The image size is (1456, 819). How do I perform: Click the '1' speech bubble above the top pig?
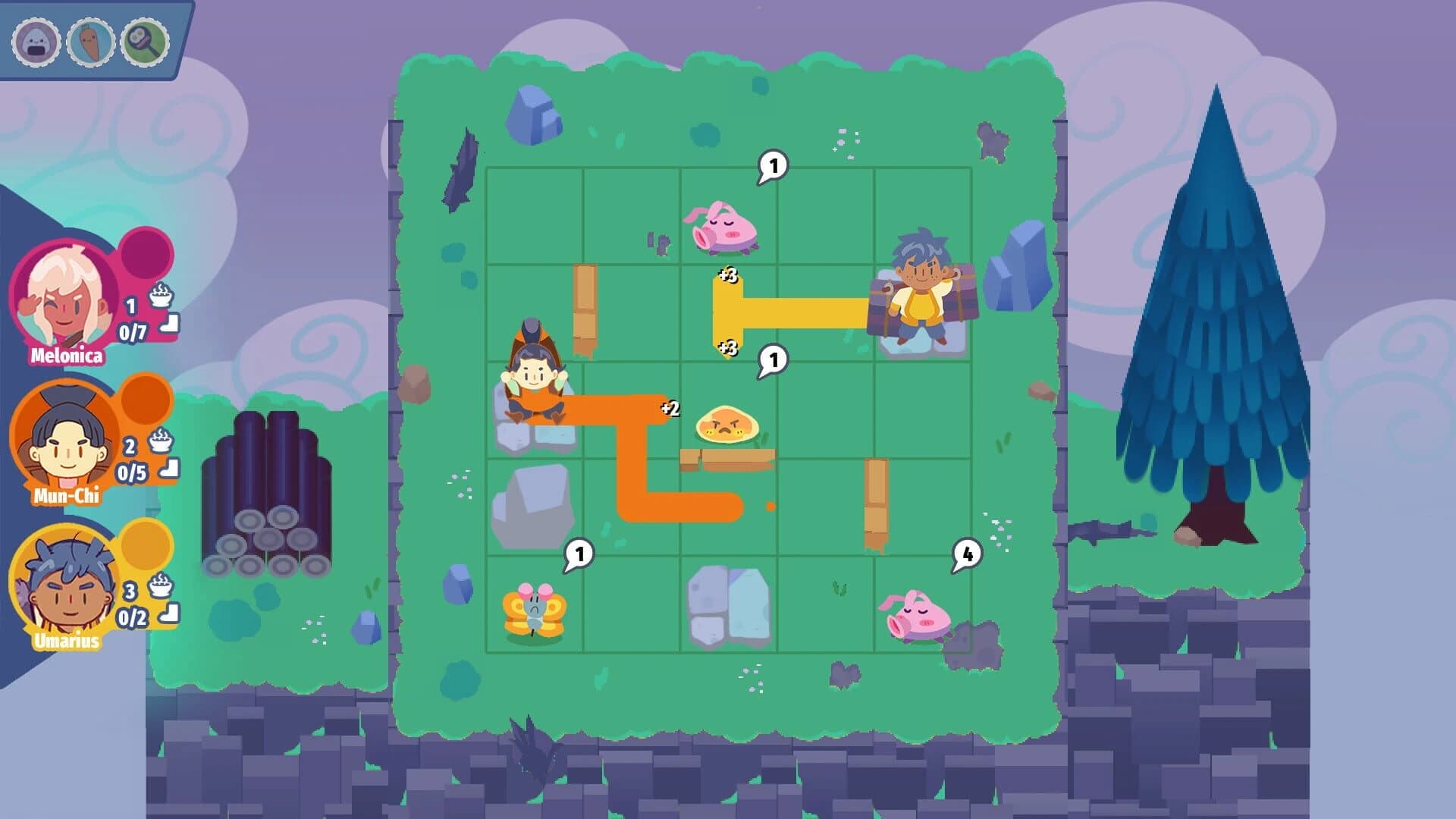[x=773, y=164]
